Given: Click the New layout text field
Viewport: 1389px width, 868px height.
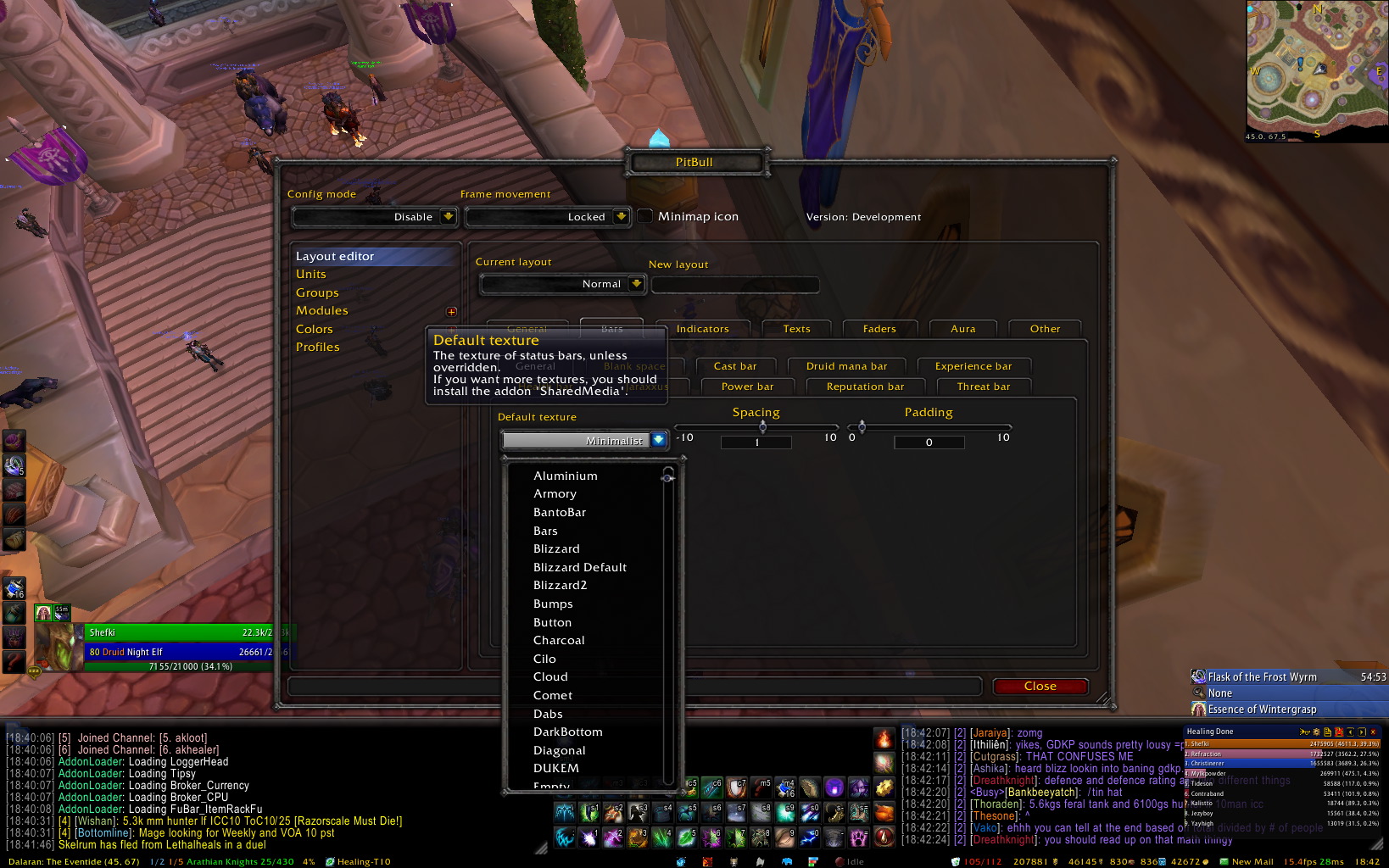Looking at the screenshot, I should pyautogui.click(x=734, y=285).
